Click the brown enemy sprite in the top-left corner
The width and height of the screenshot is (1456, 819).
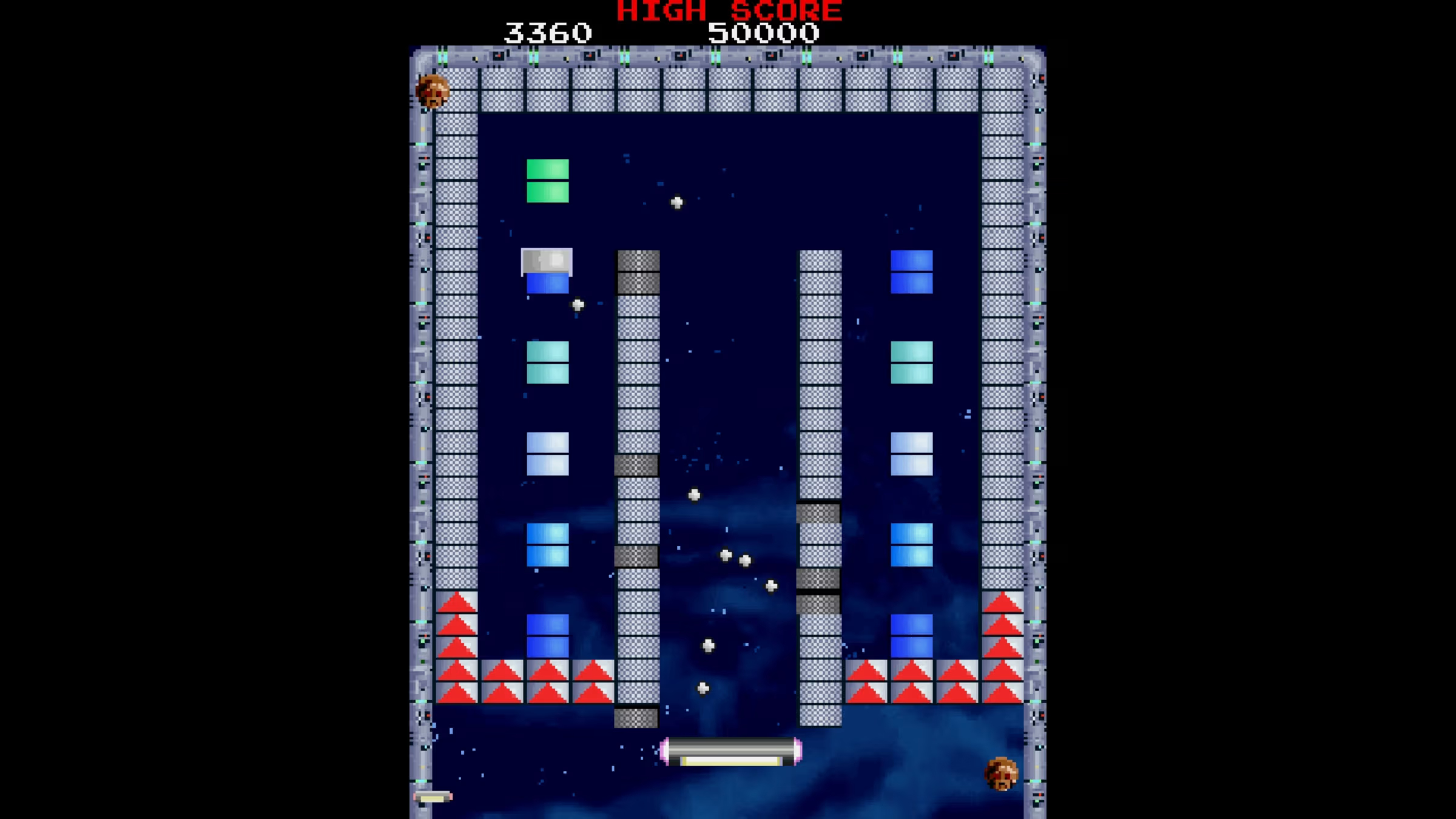[434, 91]
